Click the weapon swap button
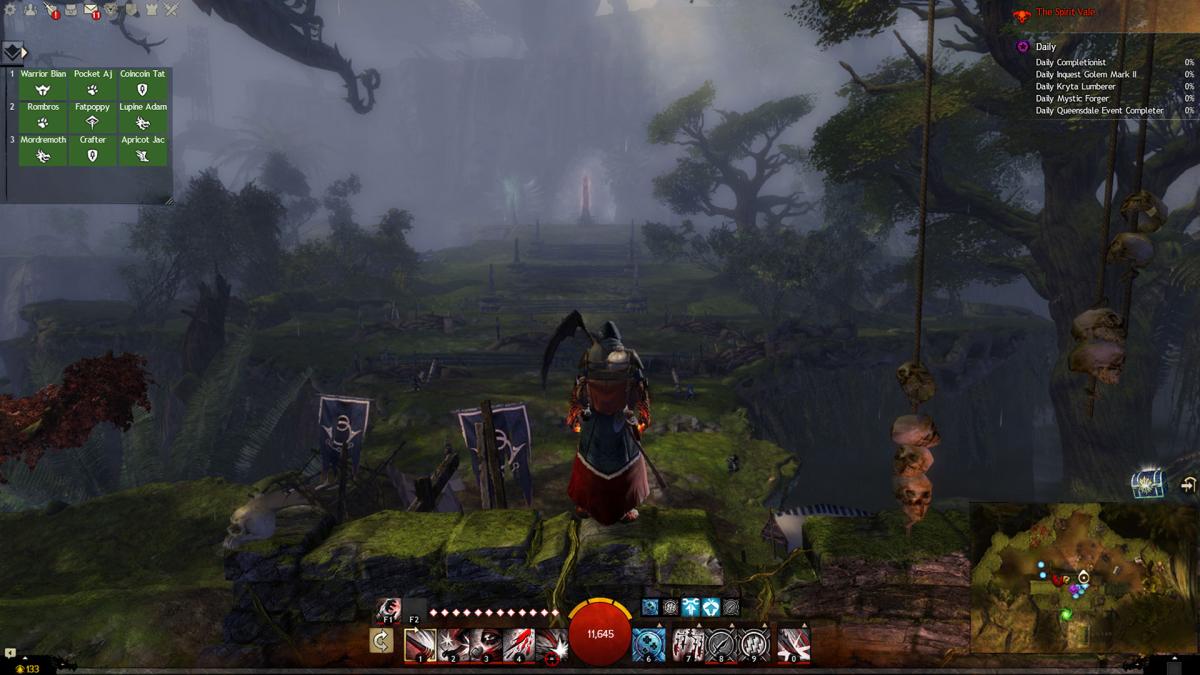This screenshot has width=1200, height=675. tap(381, 641)
